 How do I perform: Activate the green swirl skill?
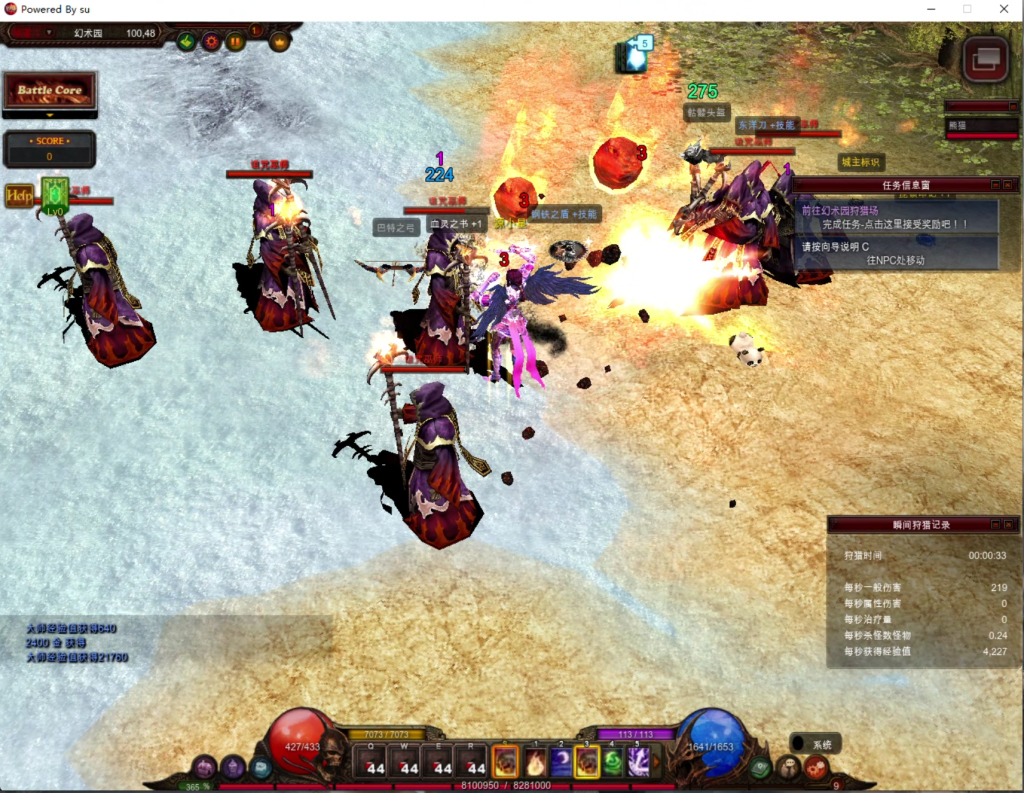pos(613,762)
